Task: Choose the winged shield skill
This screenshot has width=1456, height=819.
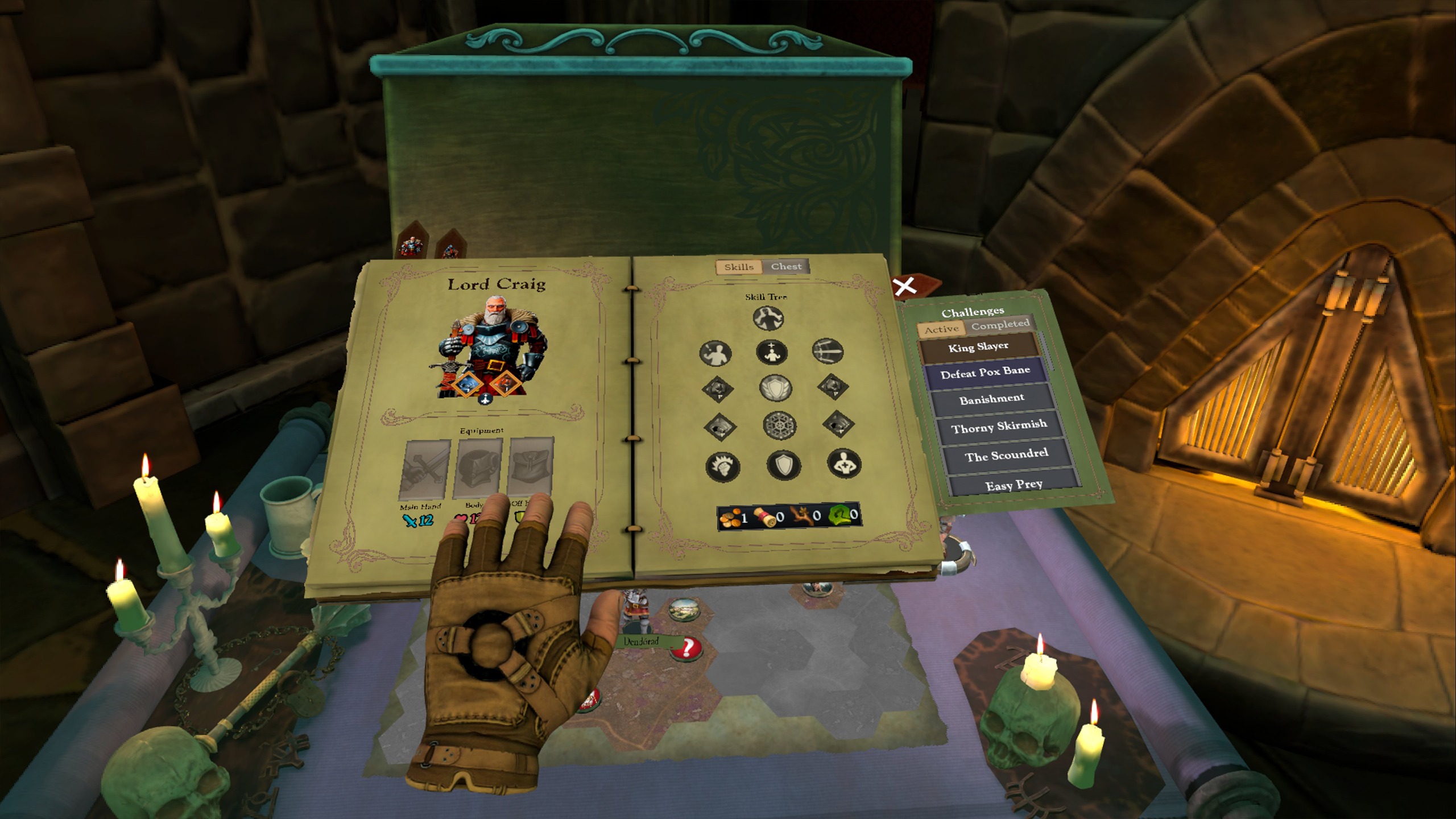Action: pyautogui.click(x=775, y=388)
